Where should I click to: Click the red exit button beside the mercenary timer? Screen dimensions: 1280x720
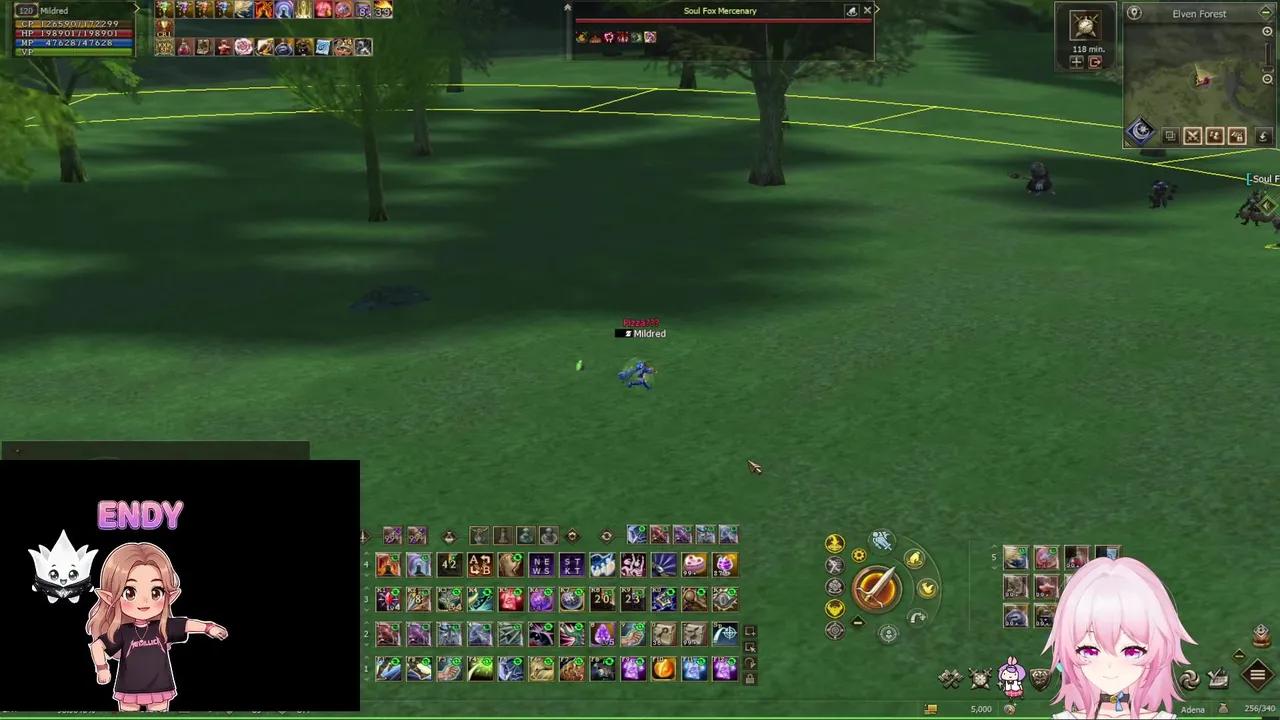pyautogui.click(x=1095, y=62)
